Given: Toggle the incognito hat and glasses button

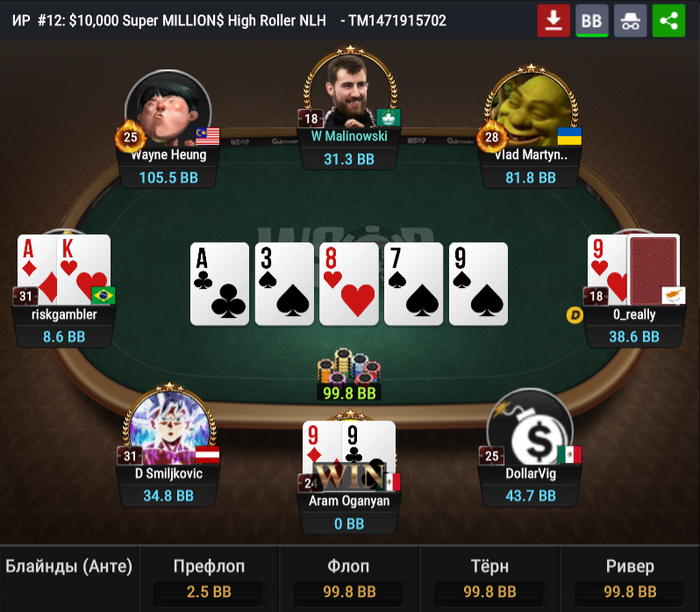Looking at the screenshot, I should (x=630, y=20).
